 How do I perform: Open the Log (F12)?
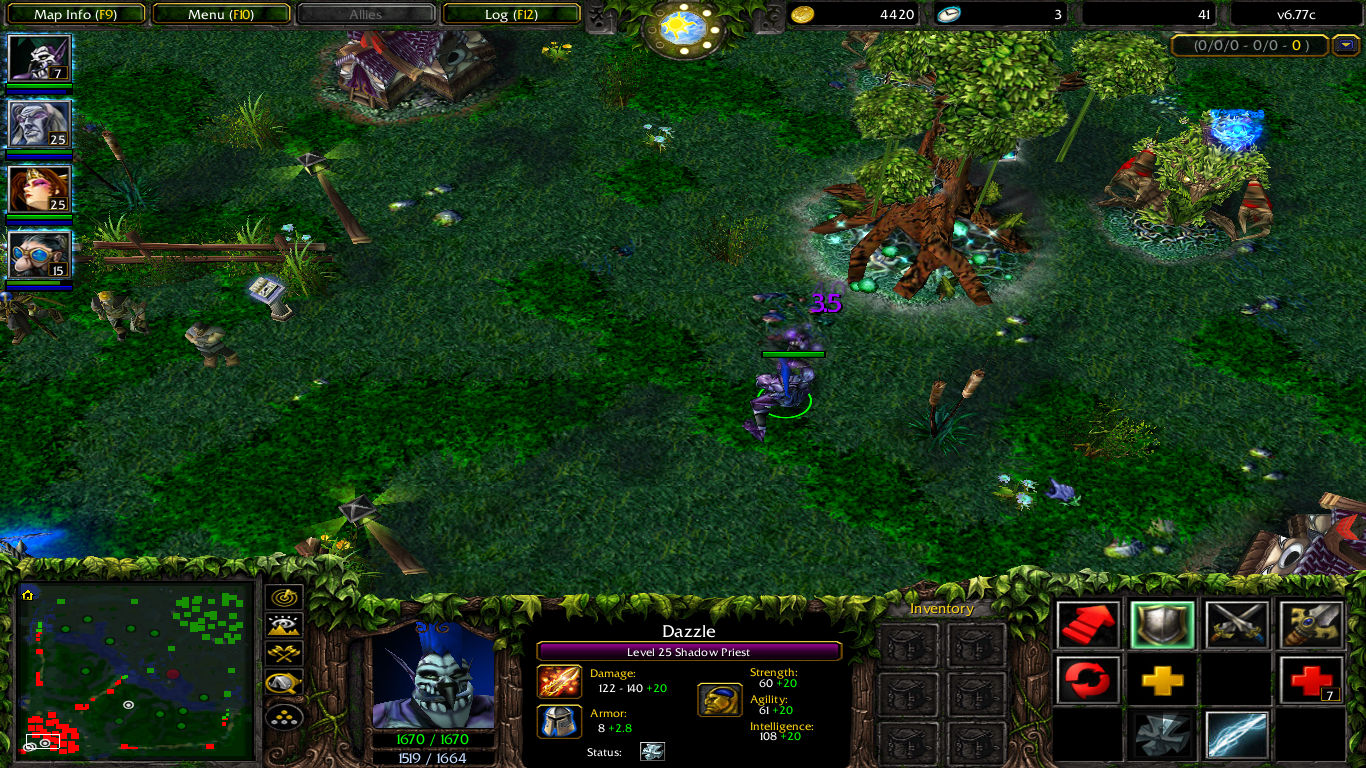[x=512, y=14]
